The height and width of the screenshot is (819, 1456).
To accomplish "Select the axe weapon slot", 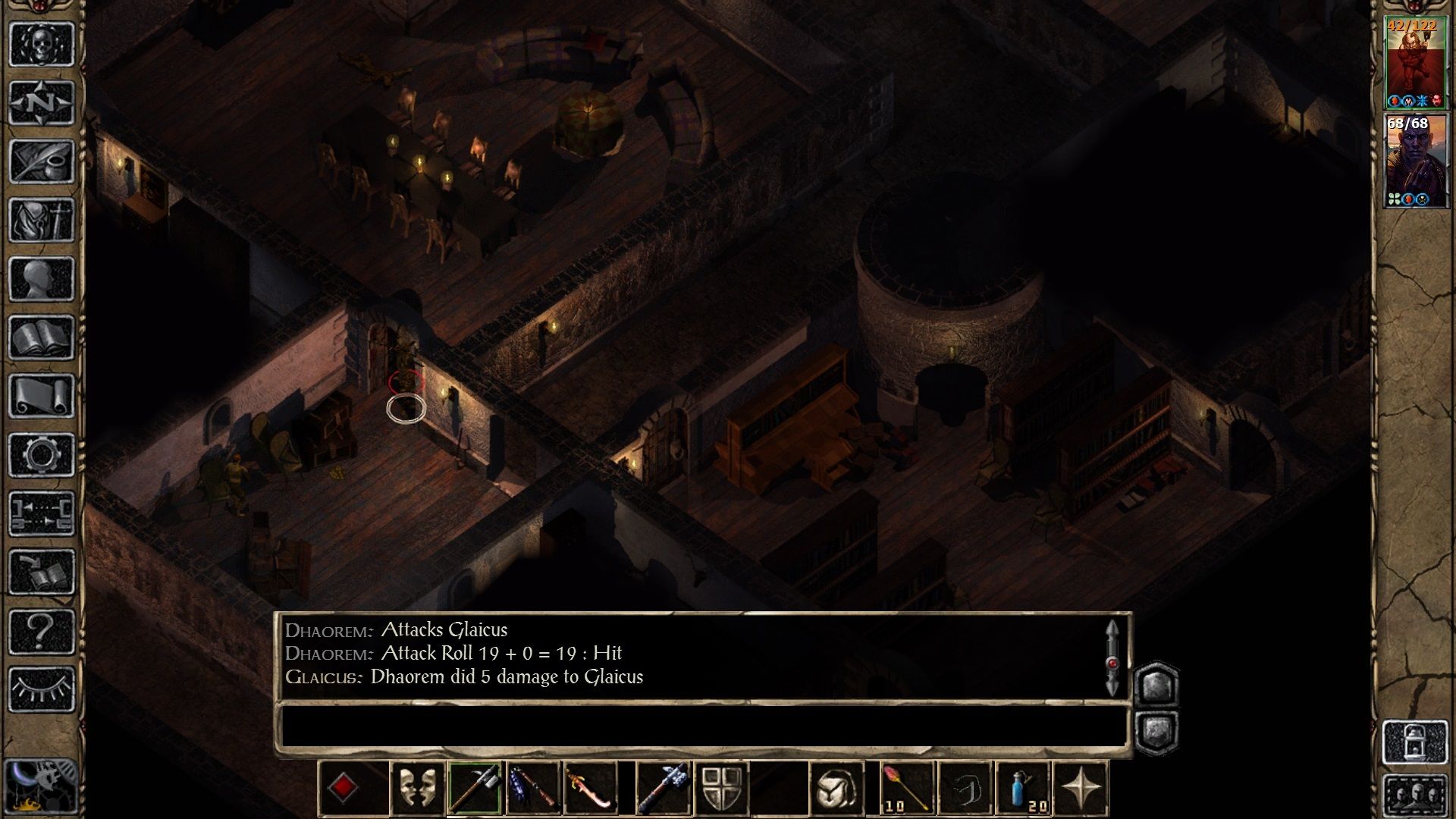I will pyautogui.click(x=475, y=789).
